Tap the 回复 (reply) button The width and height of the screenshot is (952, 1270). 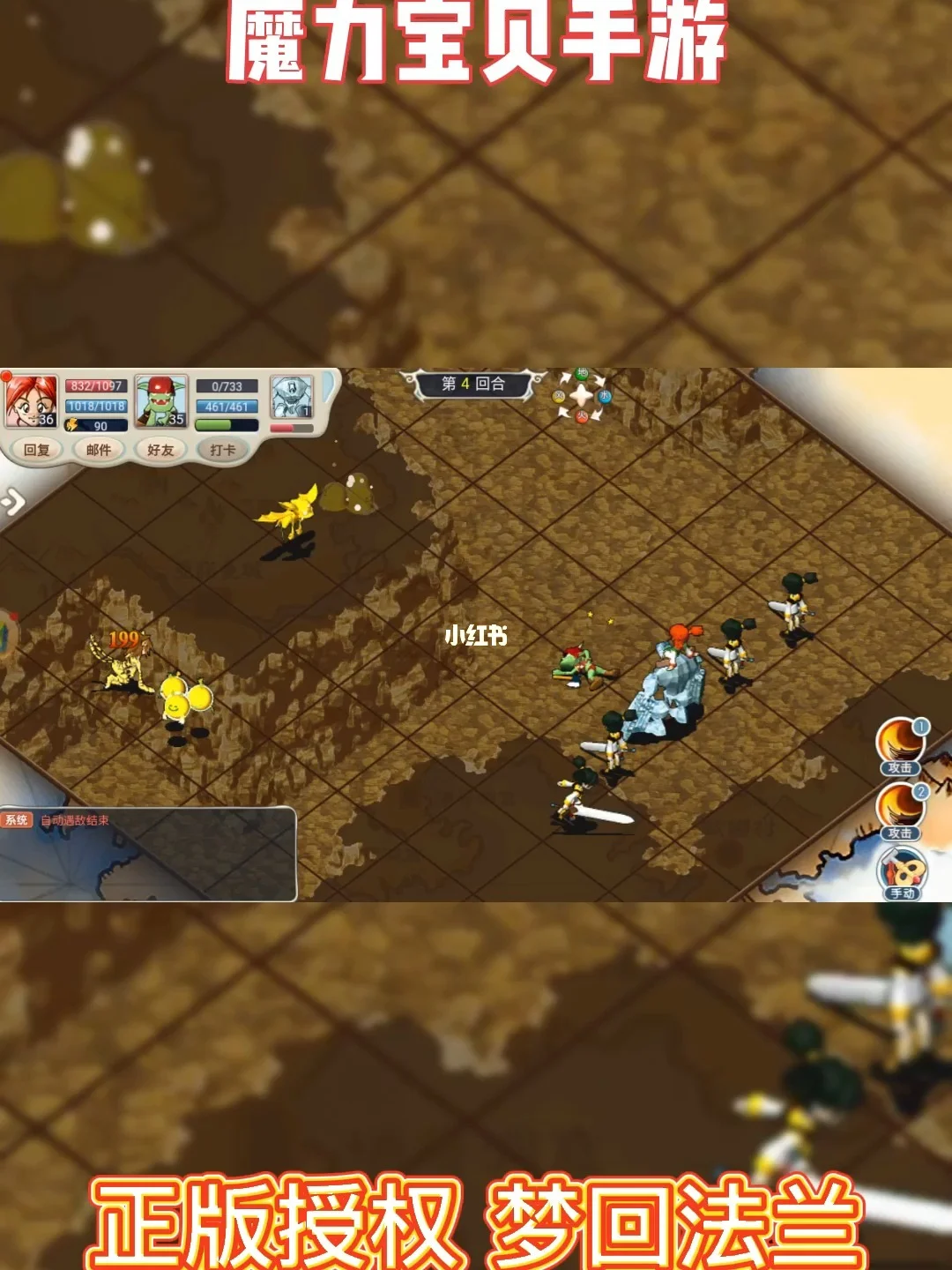click(37, 450)
